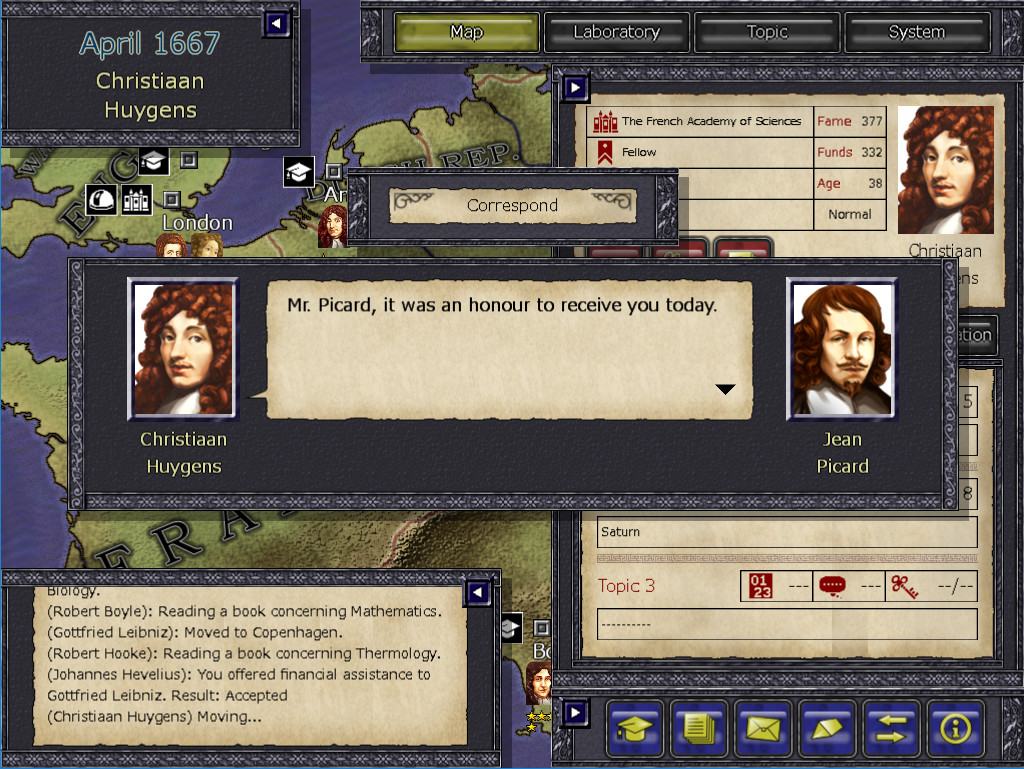This screenshot has height=769, width=1024.
Task: Toggle the scientist info panel arrow
Action: 575,89
